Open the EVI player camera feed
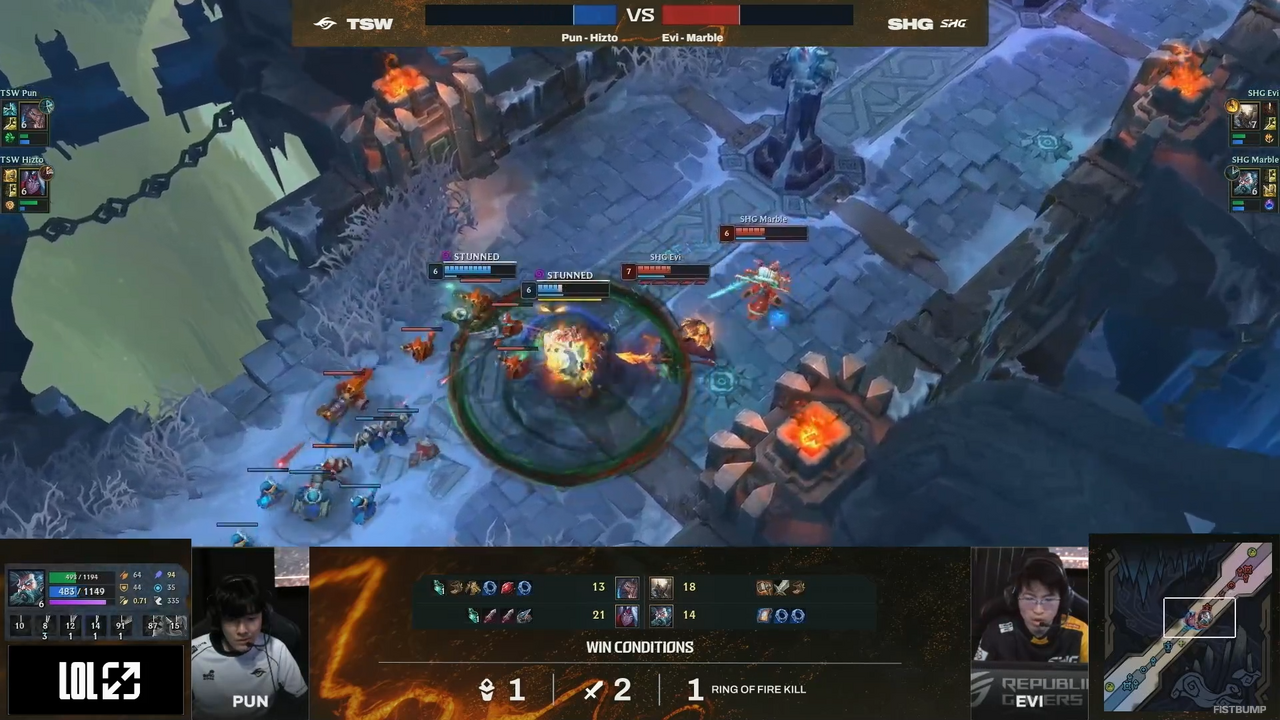This screenshot has height=720, width=1280. [1029, 630]
